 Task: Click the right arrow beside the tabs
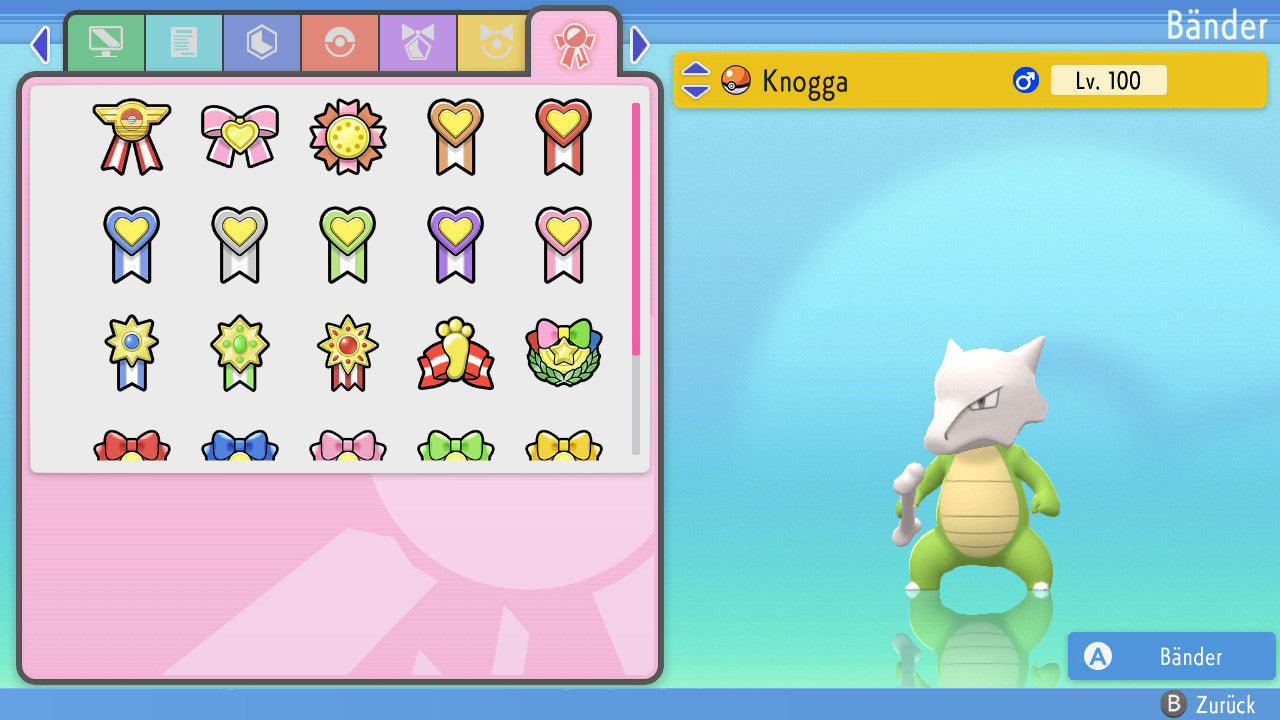coord(640,44)
